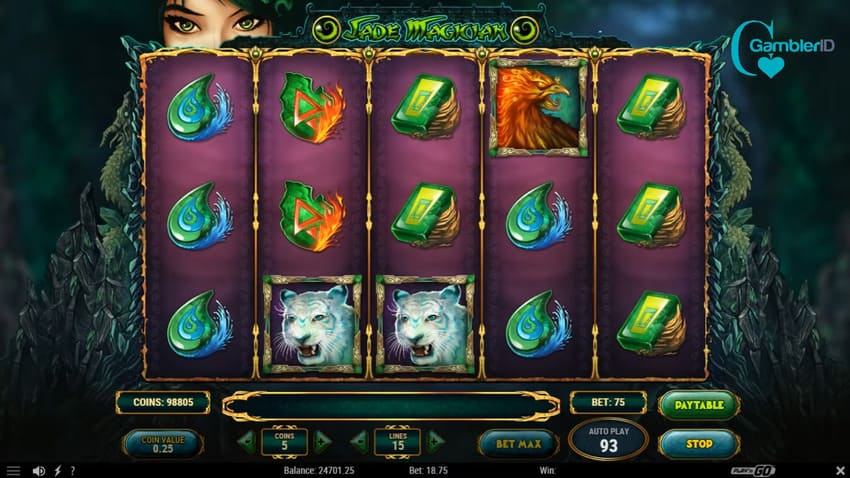The width and height of the screenshot is (850, 478).
Task: Toggle the lightning bolt fast play
Action: point(57,470)
